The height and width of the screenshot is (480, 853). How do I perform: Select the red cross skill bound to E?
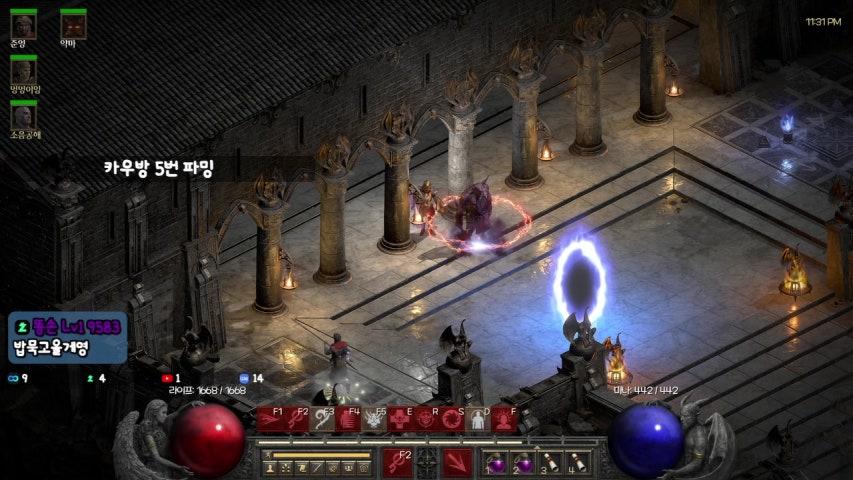[x=401, y=420]
